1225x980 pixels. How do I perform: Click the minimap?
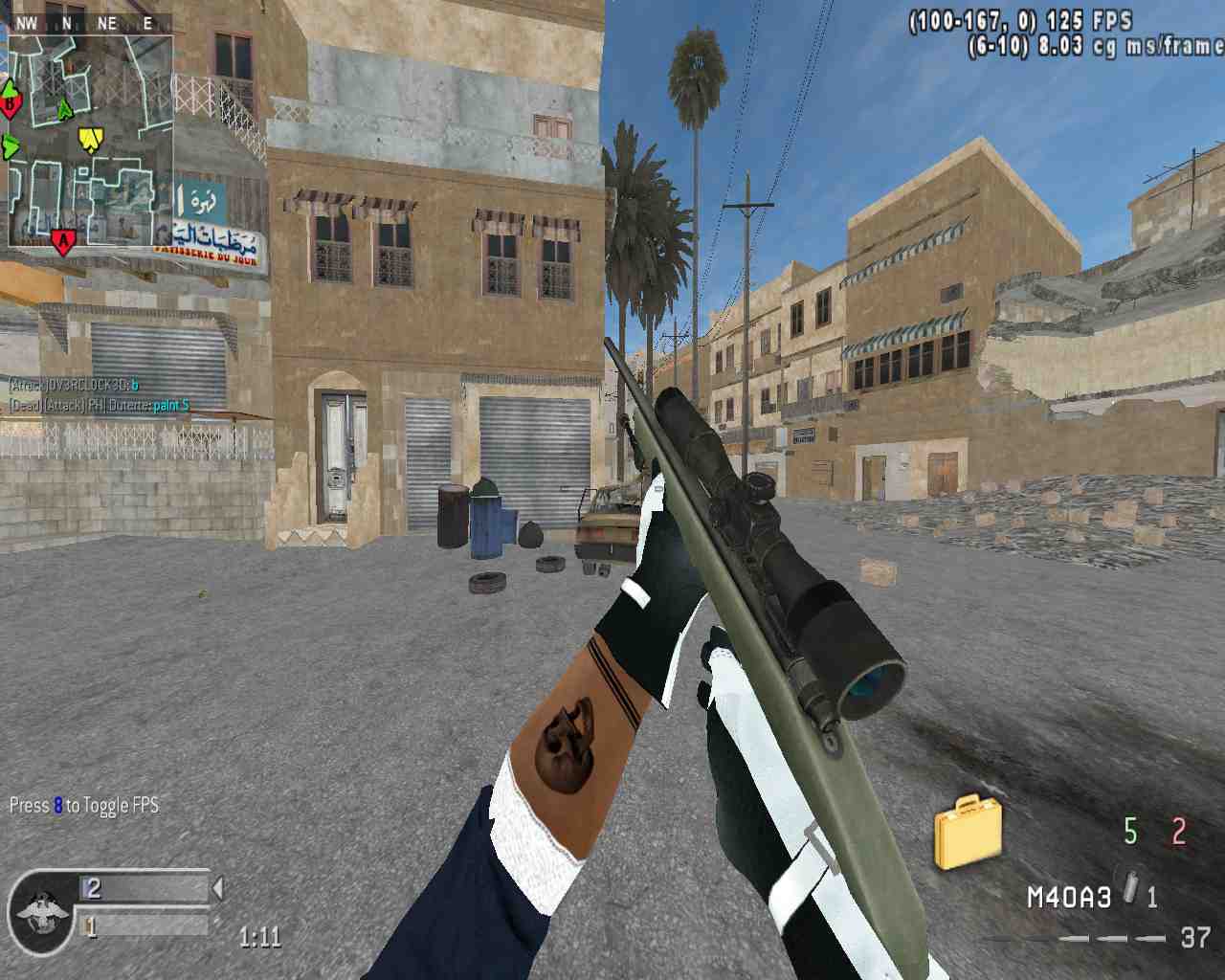pyautogui.click(x=91, y=142)
